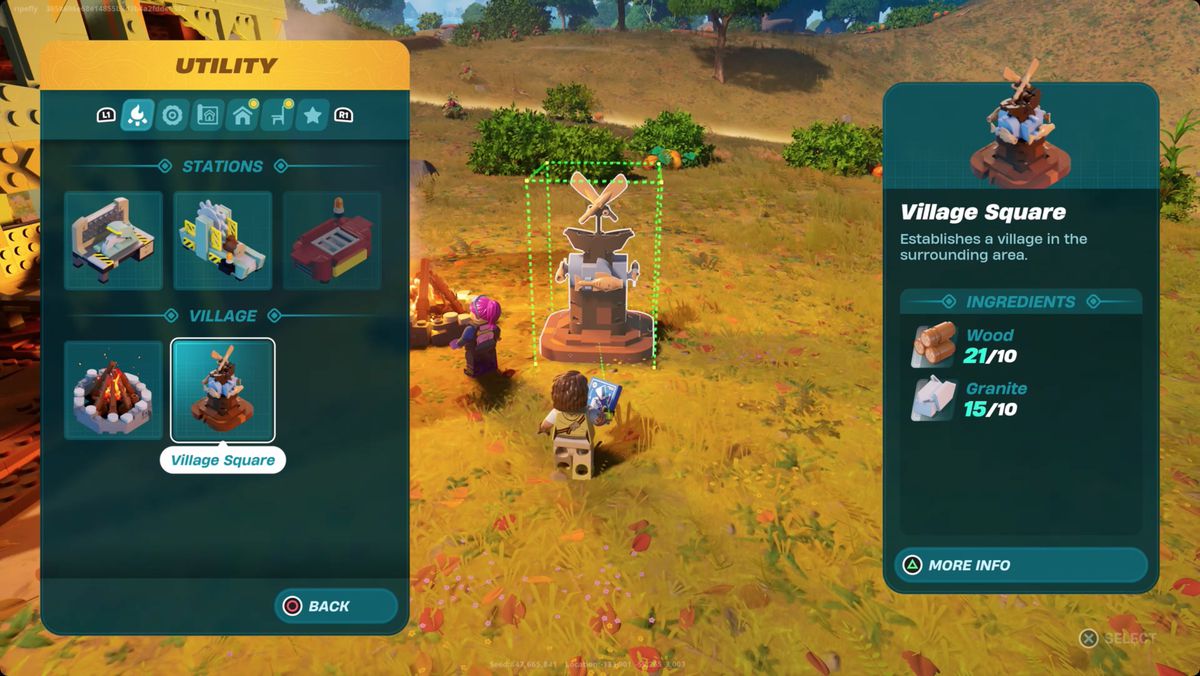Image resolution: width=1200 pixels, height=676 pixels.
Task: Select the red station with orange light
Action: [332, 241]
